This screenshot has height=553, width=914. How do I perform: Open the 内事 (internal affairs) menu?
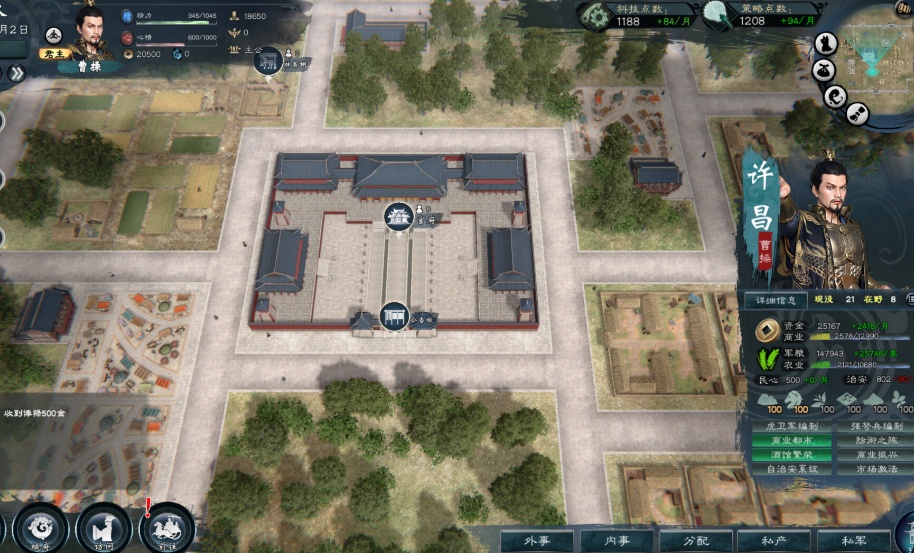618,541
